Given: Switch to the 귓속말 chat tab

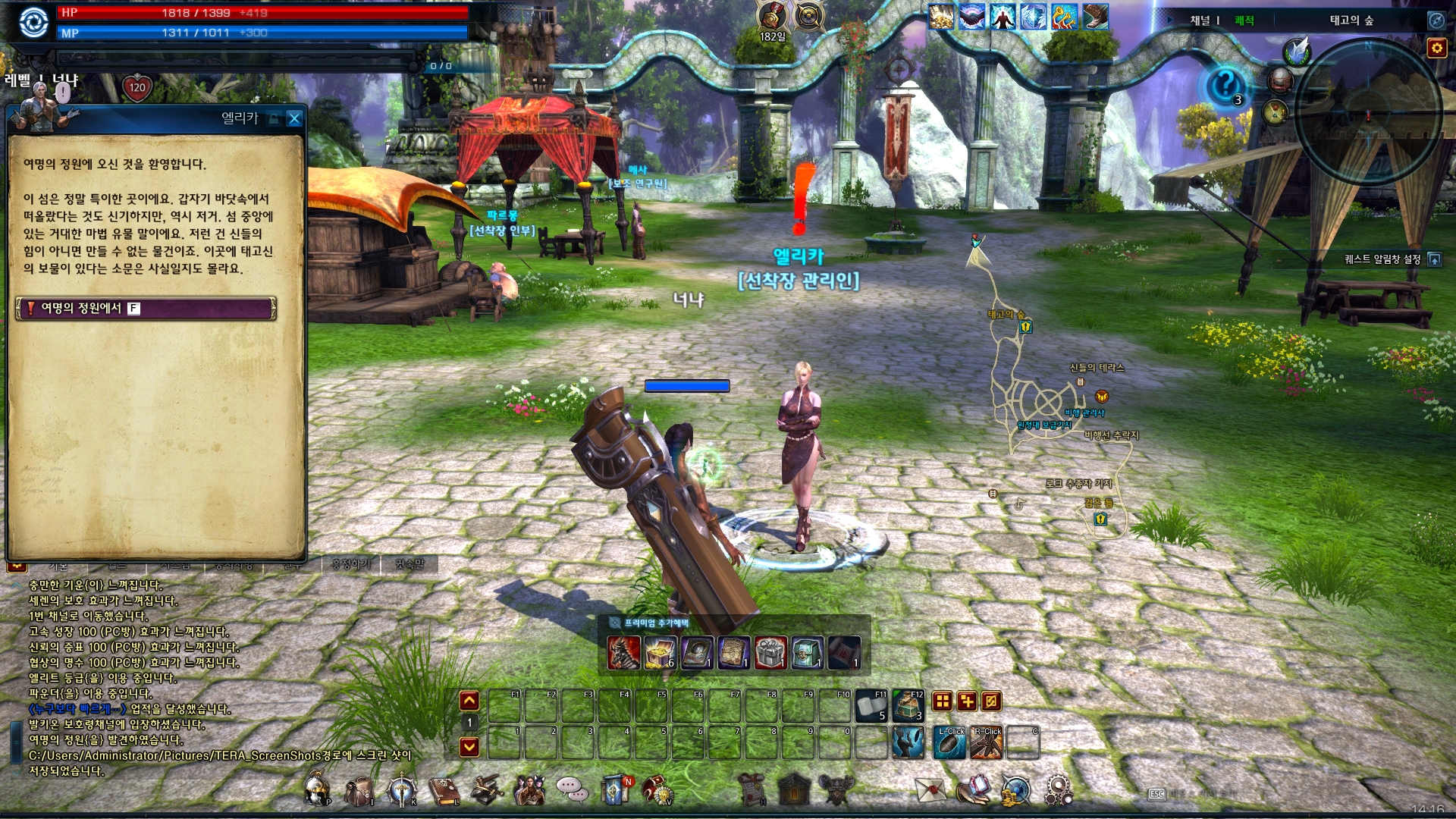Looking at the screenshot, I should tap(409, 565).
